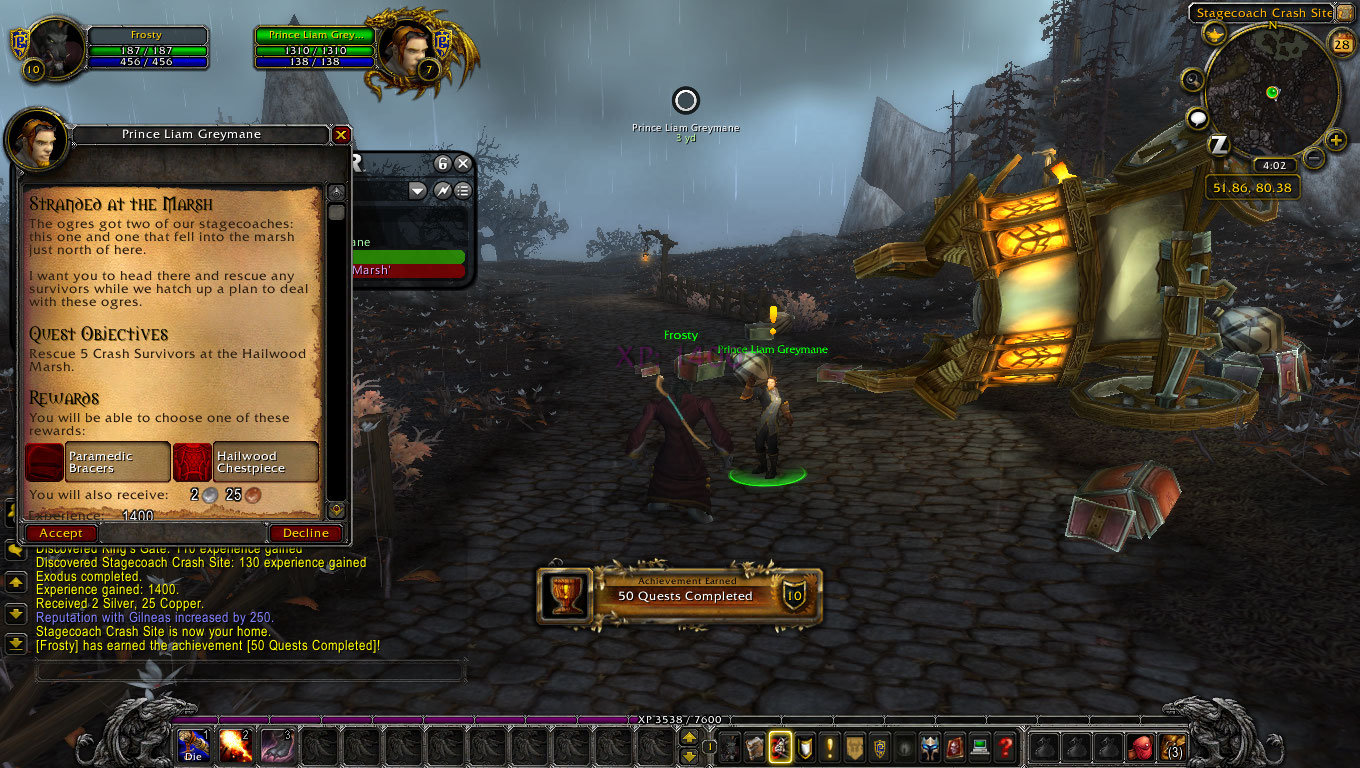Viewport: 1360px width, 768px height.
Task: Close the Prince Liam Greymane quest window
Action: click(341, 134)
